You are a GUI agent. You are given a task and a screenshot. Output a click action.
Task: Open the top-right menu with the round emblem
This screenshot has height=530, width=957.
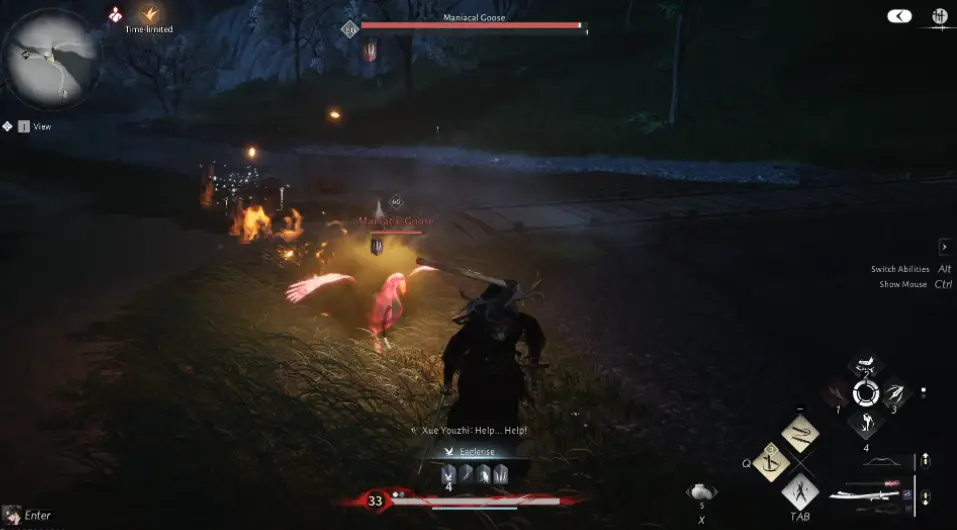939,16
